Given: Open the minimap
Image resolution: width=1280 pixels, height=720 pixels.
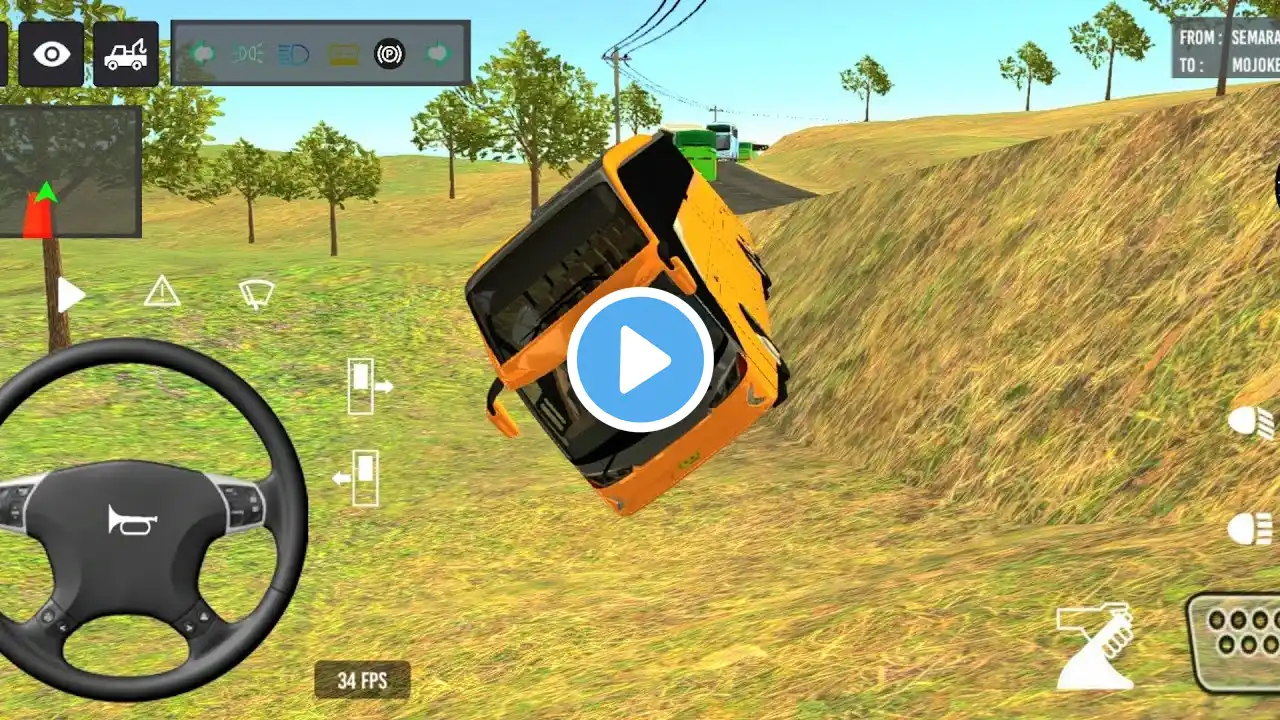Looking at the screenshot, I should 70,172.
